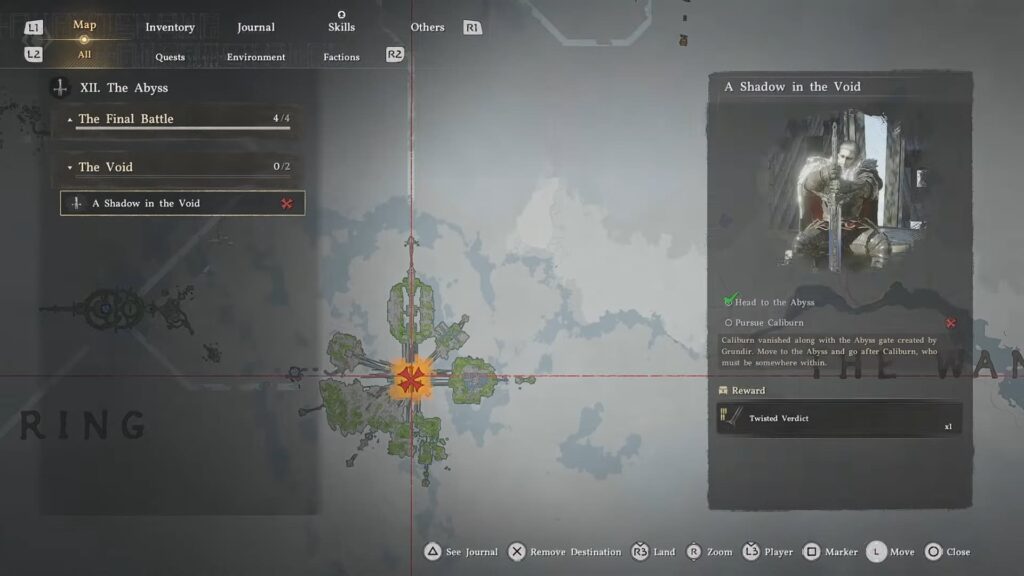Filter map by Quests
Image resolution: width=1024 pixels, height=576 pixels.
point(170,57)
